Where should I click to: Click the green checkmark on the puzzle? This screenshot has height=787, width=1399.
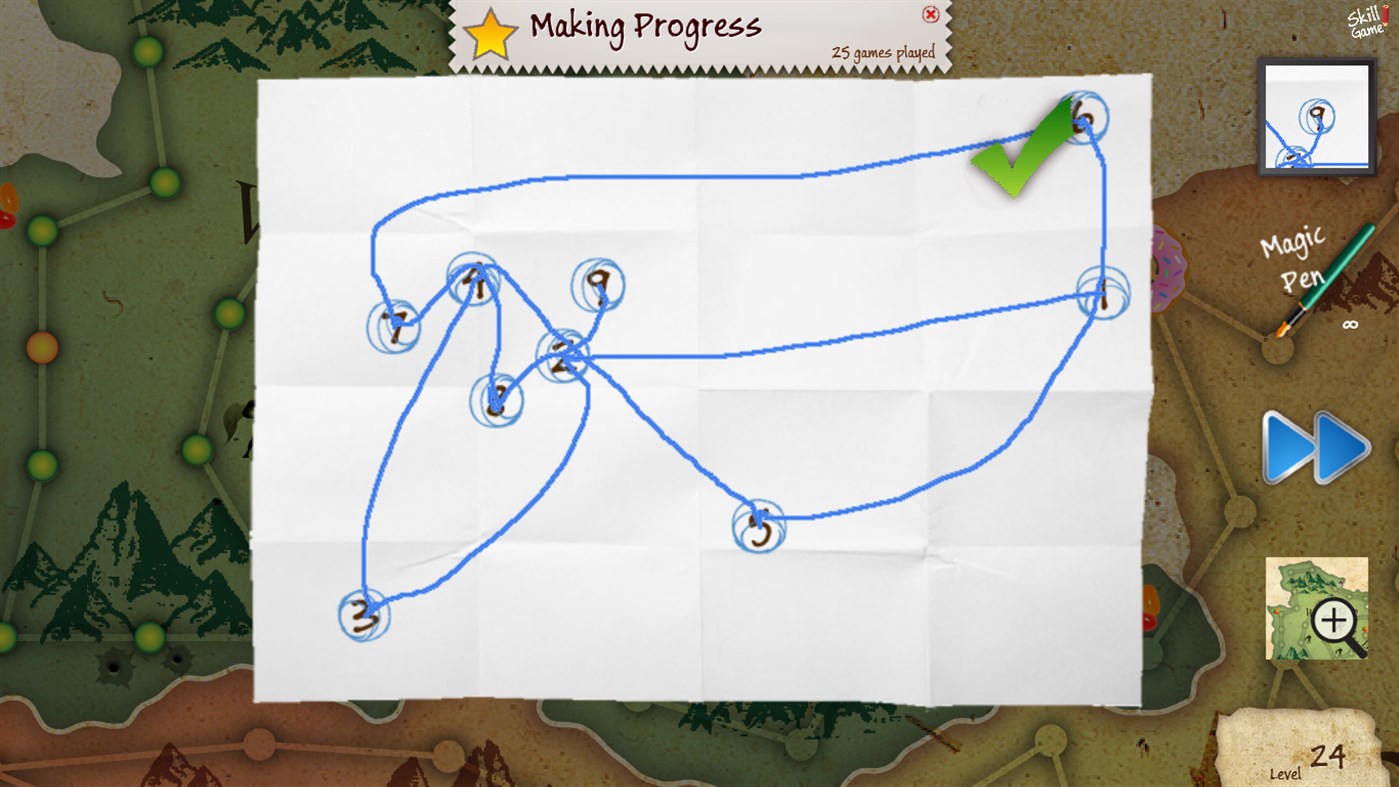pos(1017,165)
